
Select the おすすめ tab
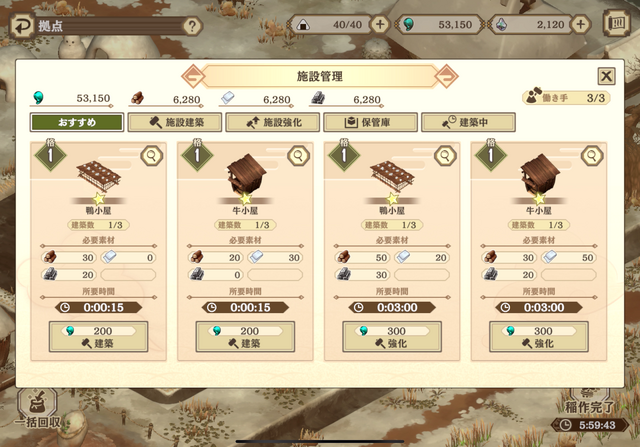(x=77, y=122)
